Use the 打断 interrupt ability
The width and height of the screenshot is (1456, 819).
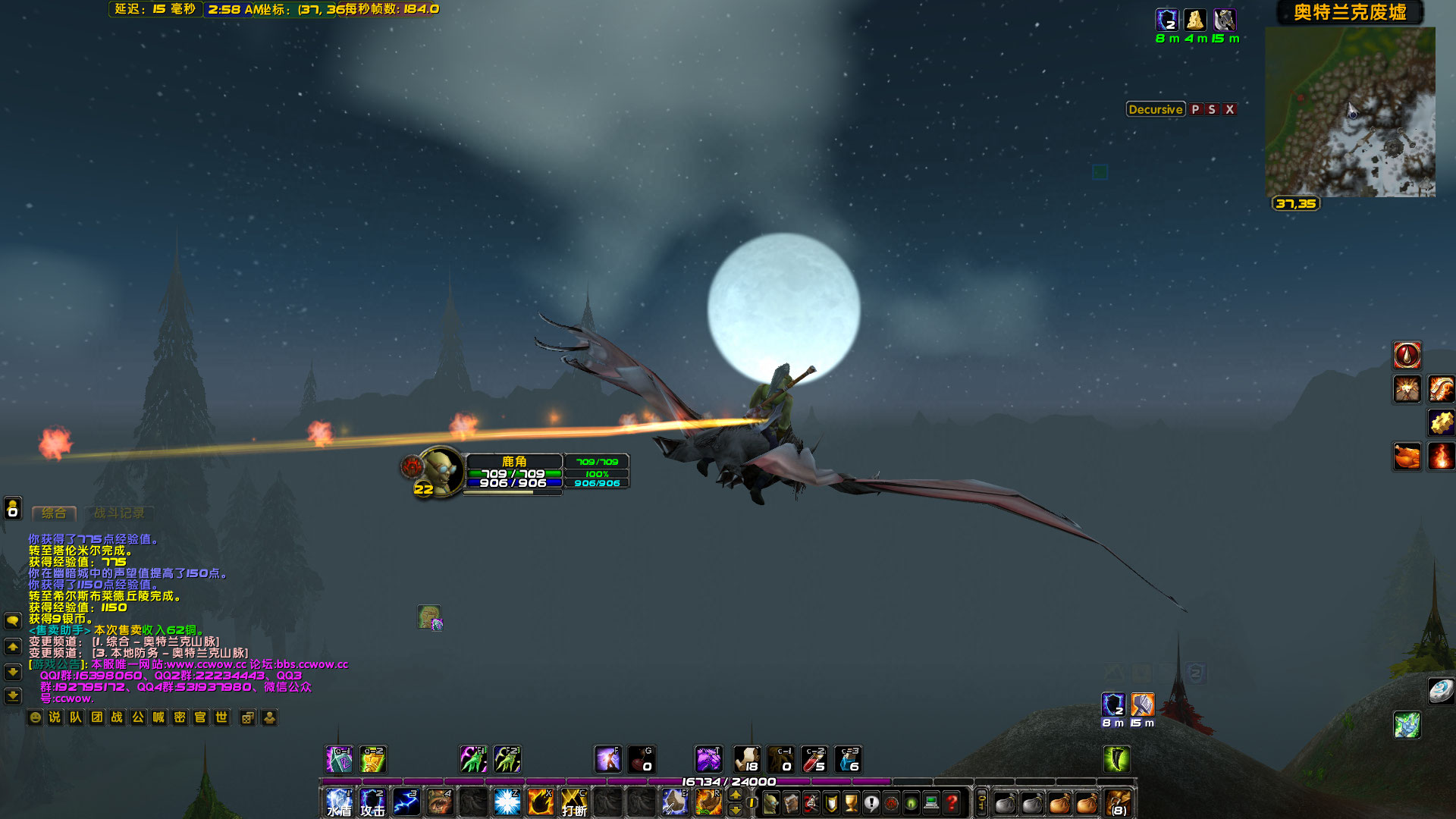click(x=574, y=802)
